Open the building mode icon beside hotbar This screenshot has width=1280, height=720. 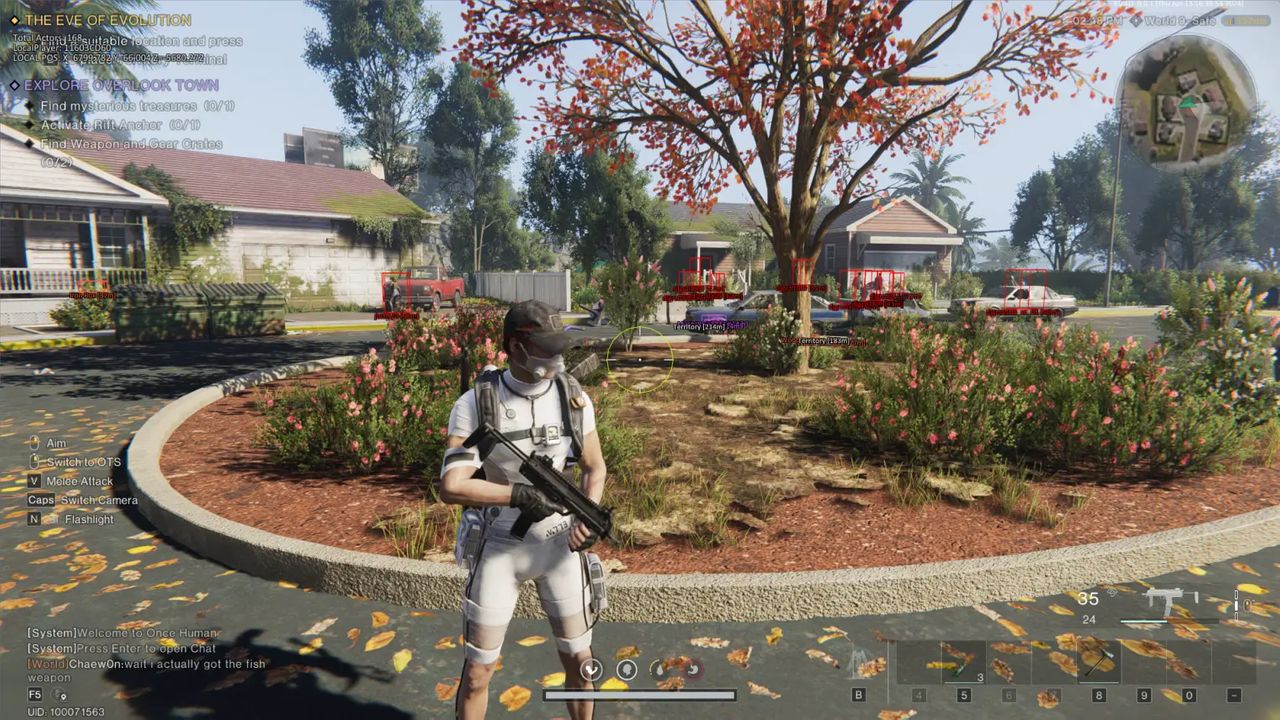pos(858,662)
